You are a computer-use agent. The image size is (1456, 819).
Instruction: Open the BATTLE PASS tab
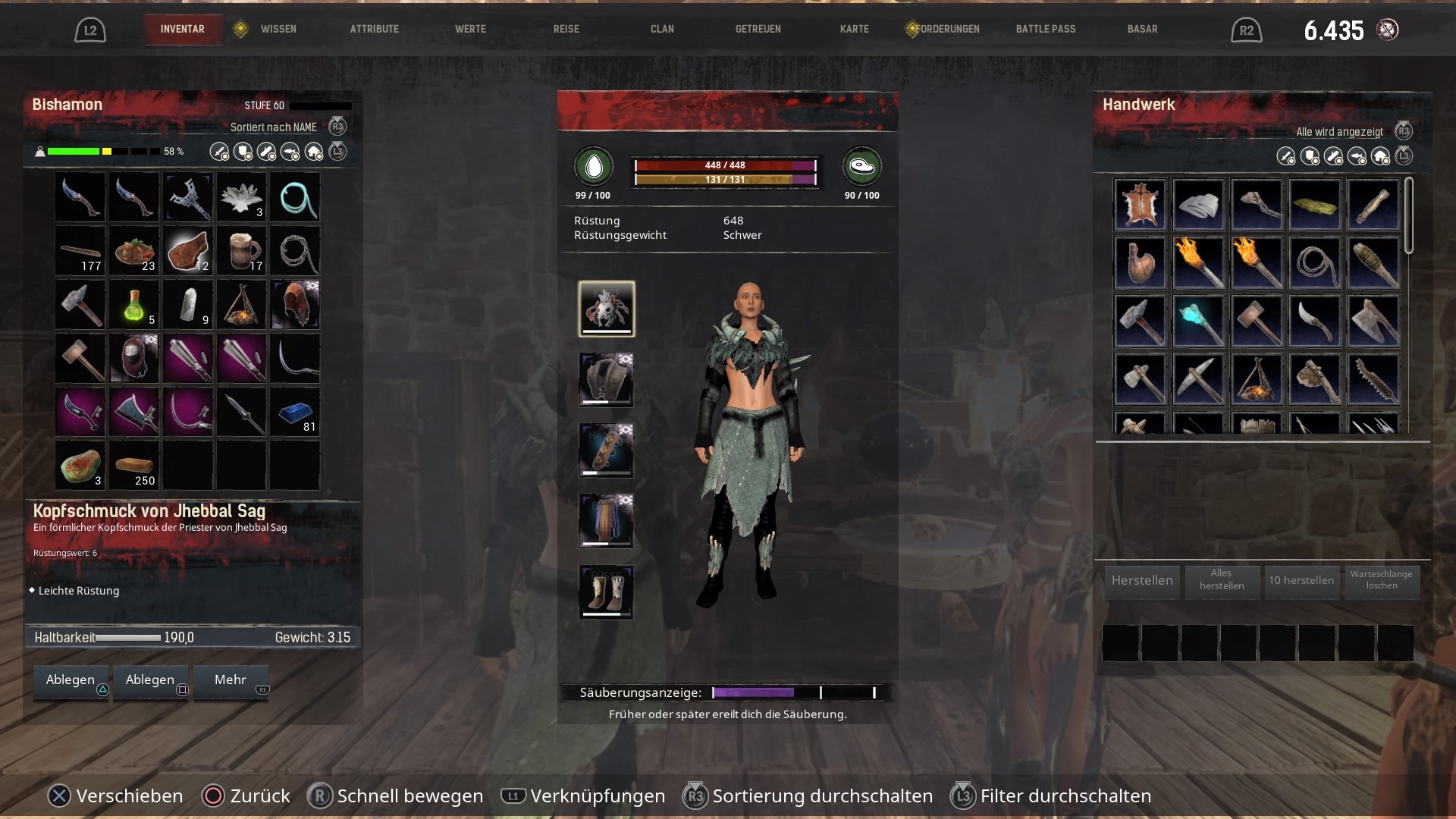(x=1046, y=29)
